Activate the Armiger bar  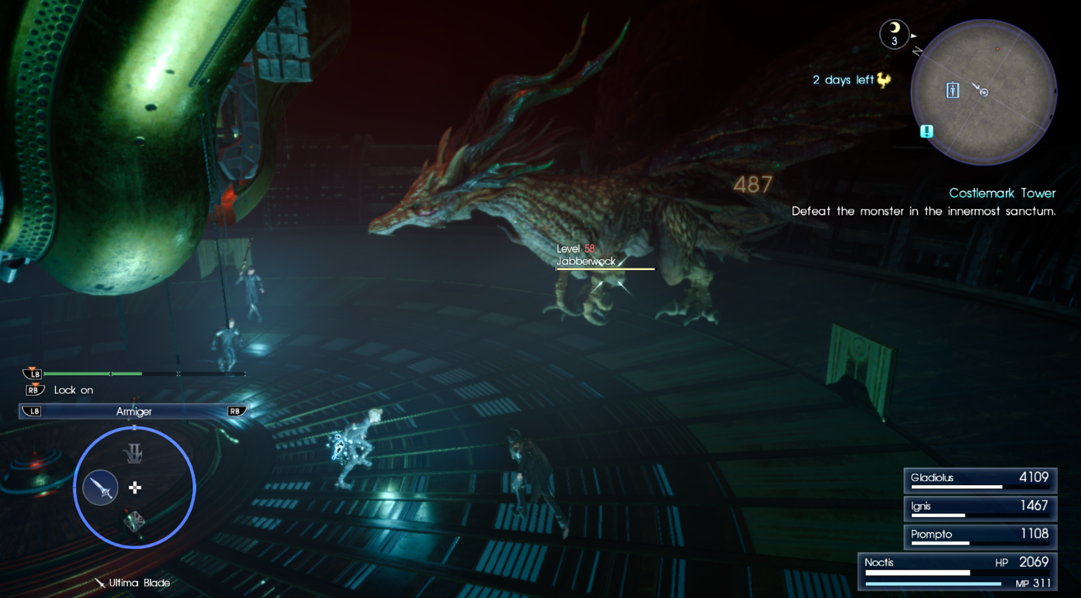134,411
